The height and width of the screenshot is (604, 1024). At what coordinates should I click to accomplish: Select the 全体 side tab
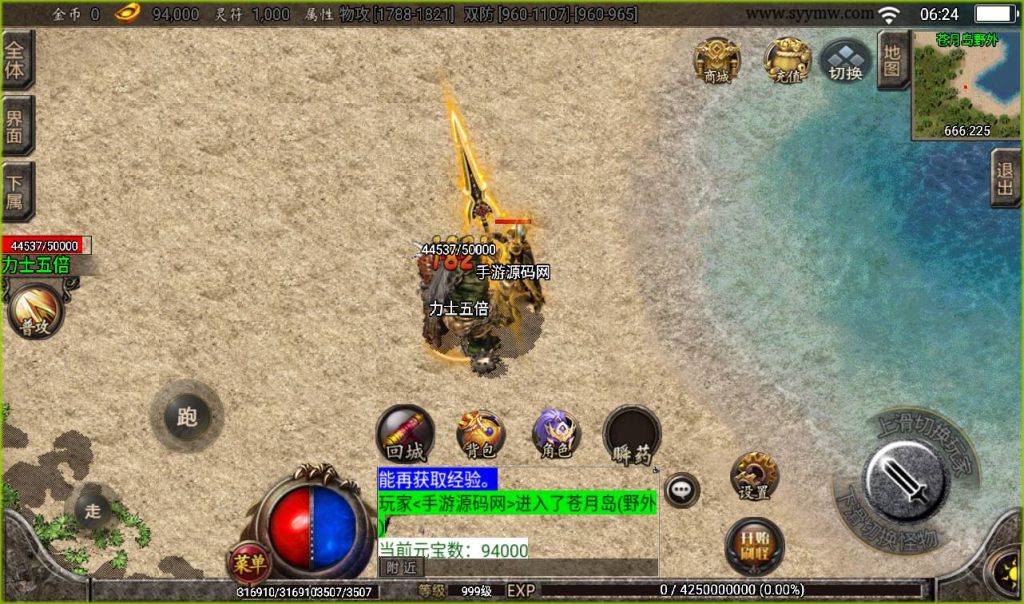(17, 61)
